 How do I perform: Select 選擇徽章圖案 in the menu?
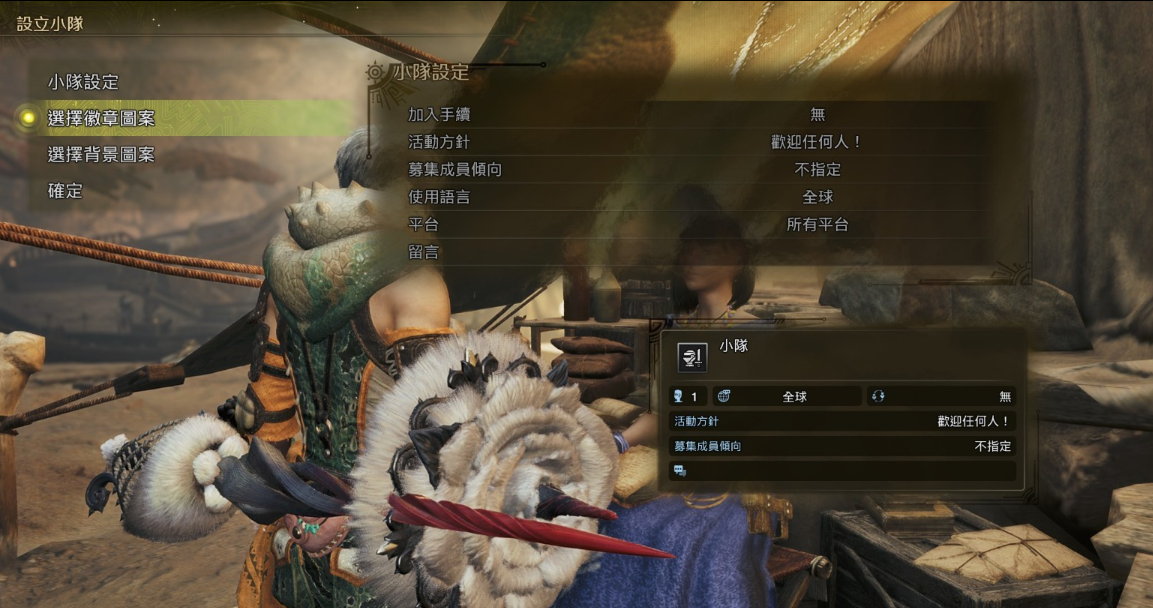pyautogui.click(x=101, y=118)
